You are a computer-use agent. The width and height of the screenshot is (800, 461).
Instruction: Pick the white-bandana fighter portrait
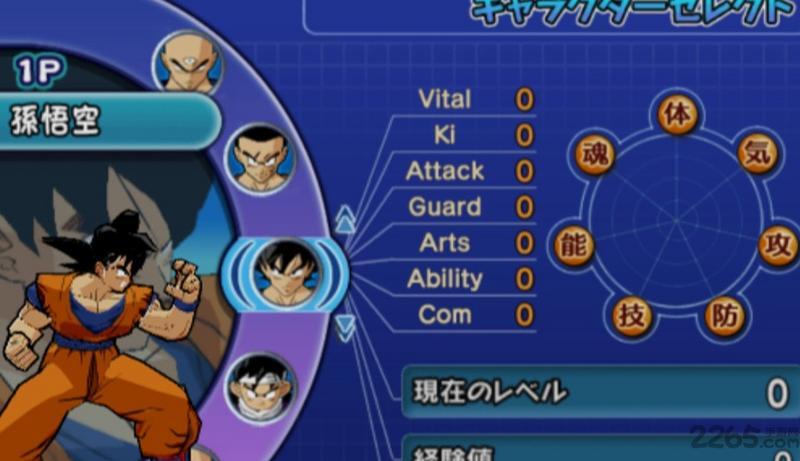260,385
